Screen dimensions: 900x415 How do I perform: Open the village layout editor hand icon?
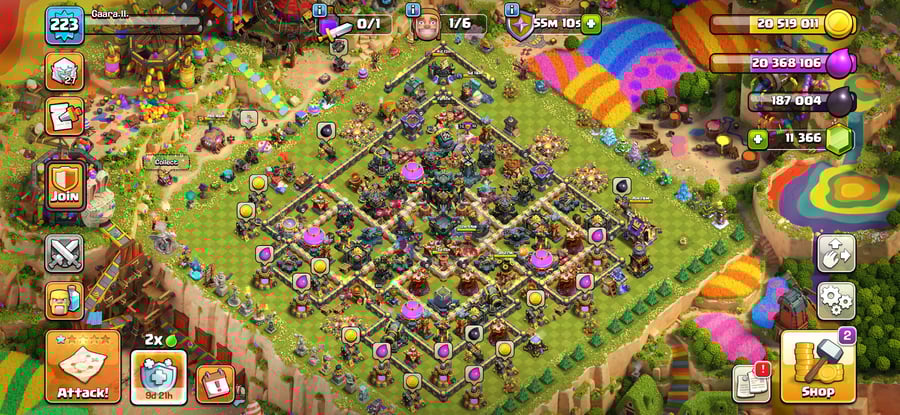[835, 253]
